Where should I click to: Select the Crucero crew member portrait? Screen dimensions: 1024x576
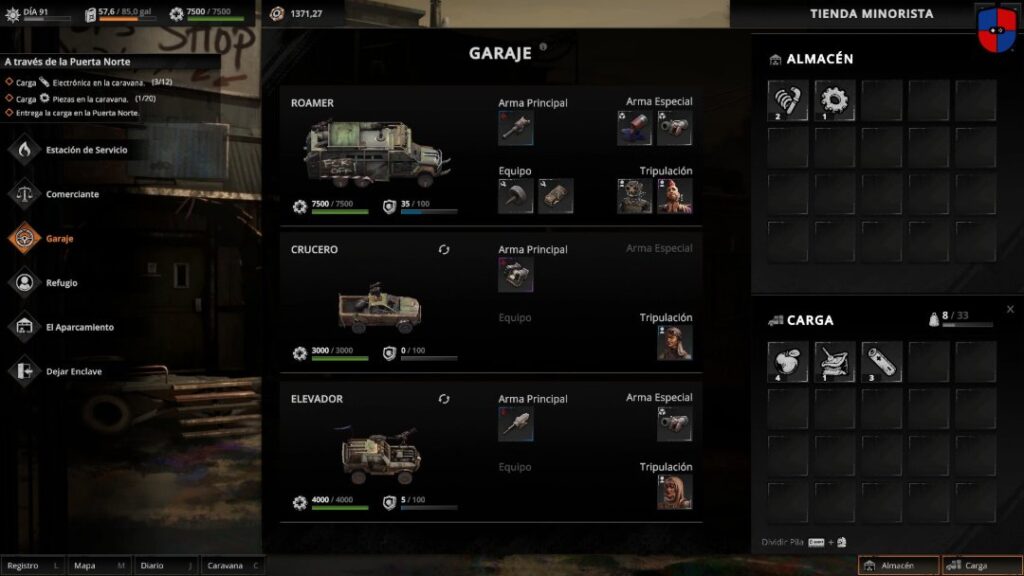click(x=674, y=343)
